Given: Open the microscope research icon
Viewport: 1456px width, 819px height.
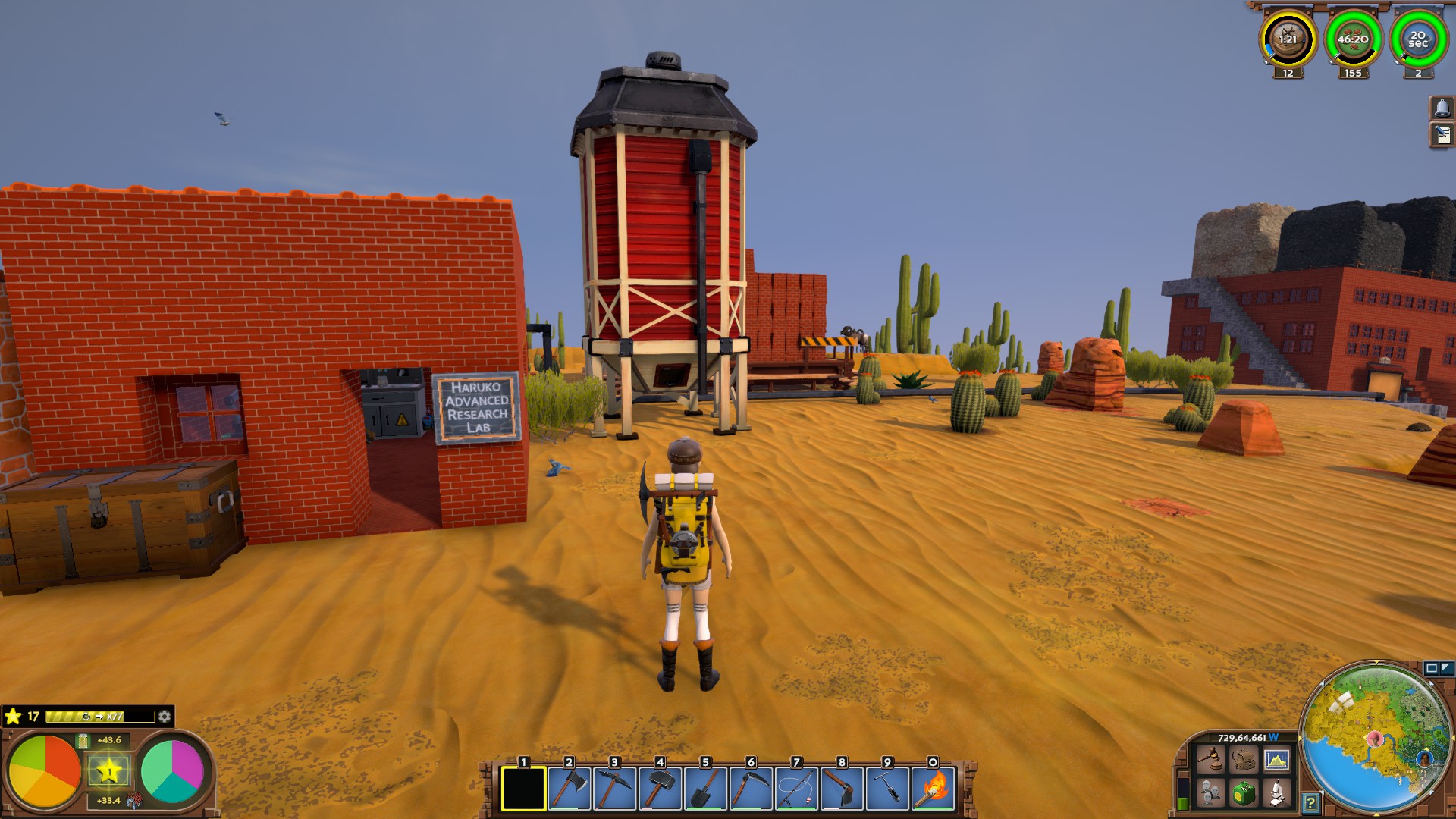Looking at the screenshot, I should (1276, 793).
